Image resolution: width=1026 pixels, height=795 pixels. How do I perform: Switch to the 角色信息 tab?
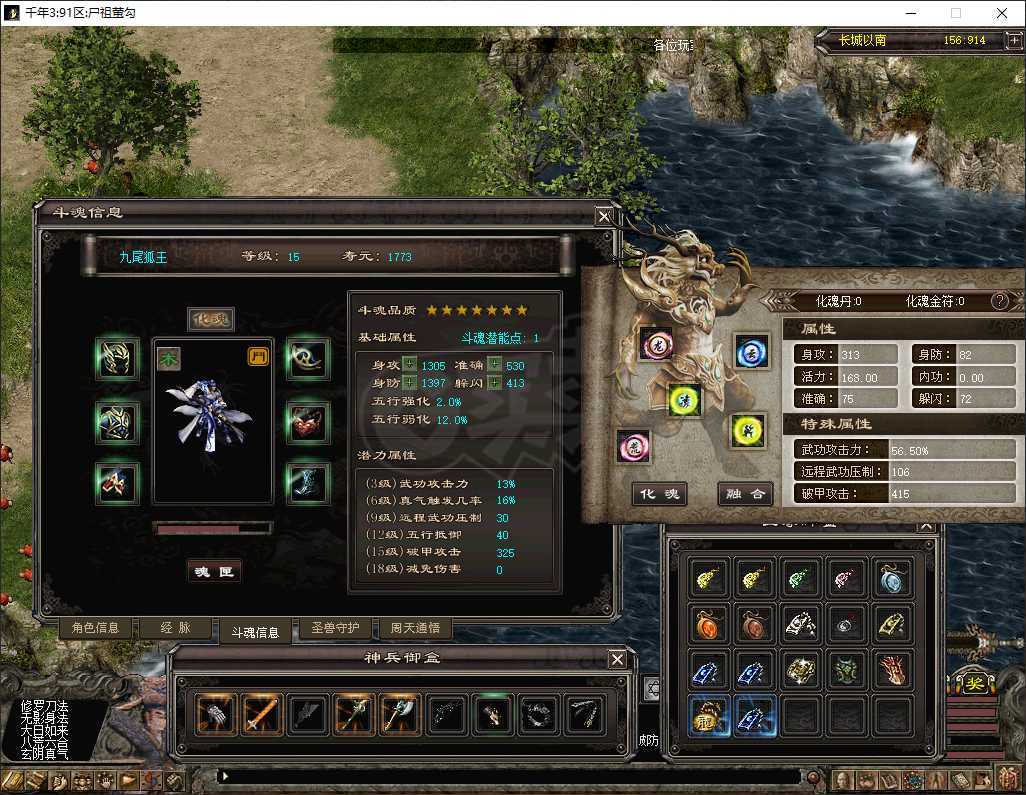click(95, 628)
